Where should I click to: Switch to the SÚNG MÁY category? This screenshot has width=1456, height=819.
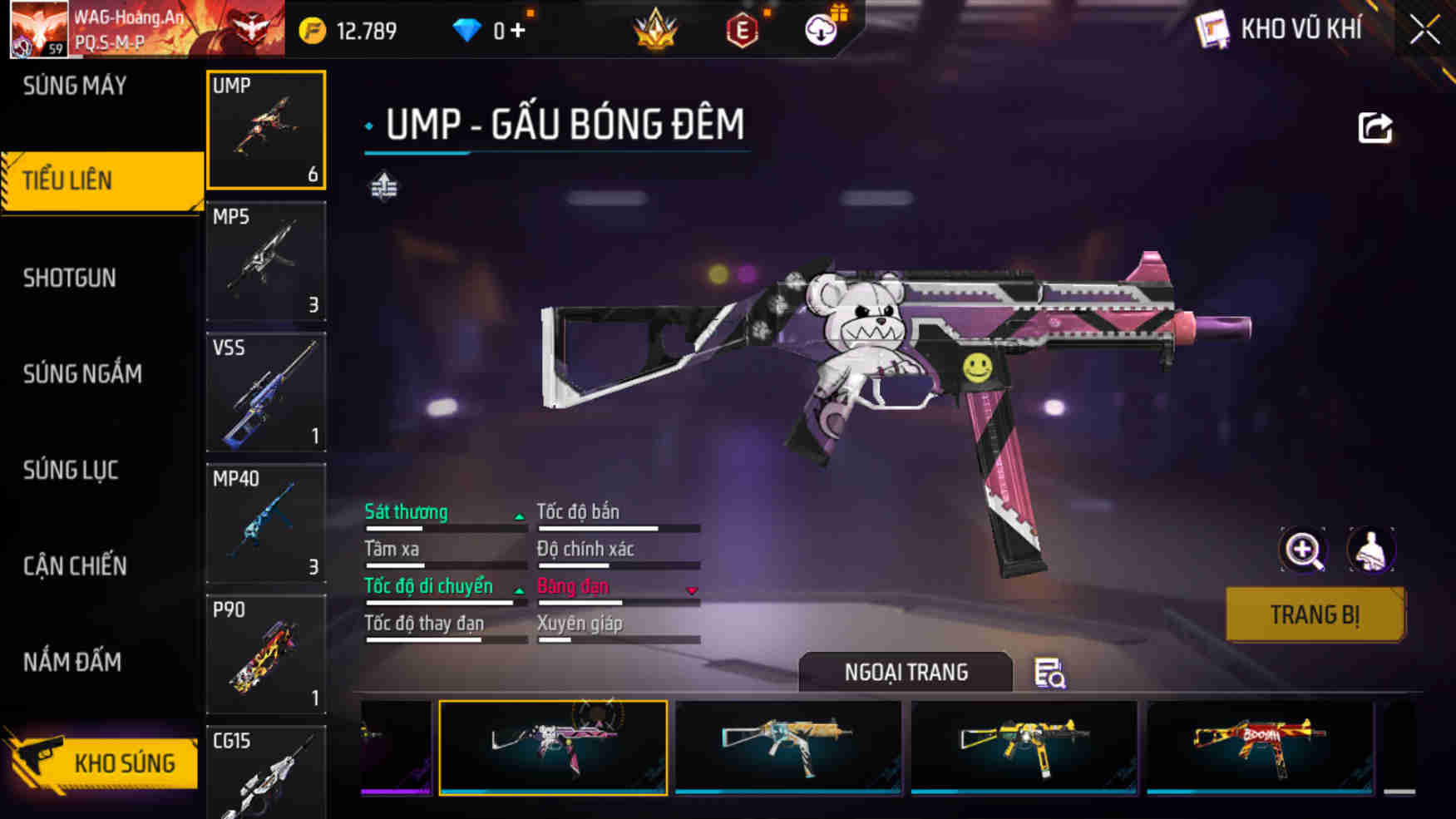[x=75, y=86]
